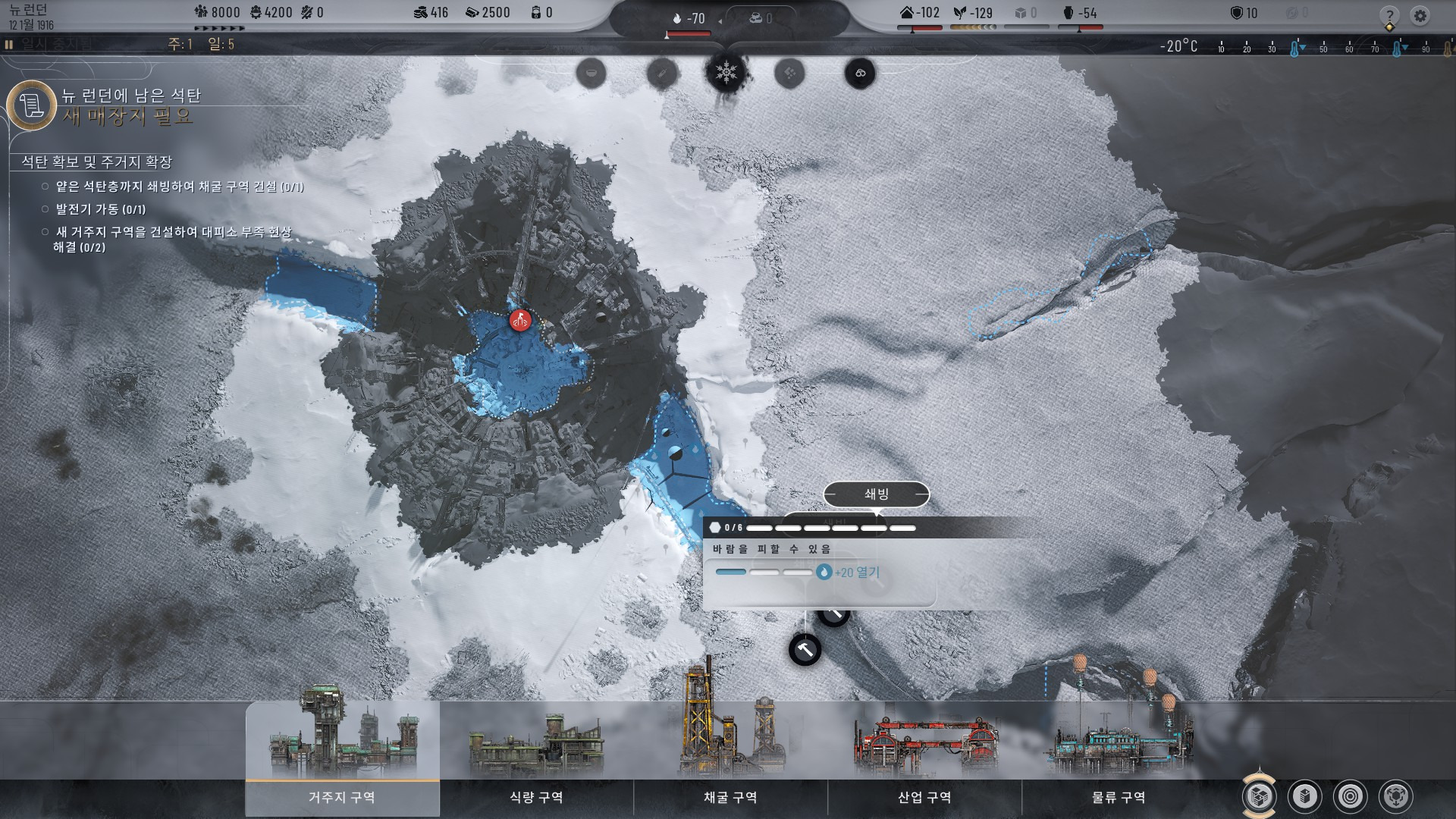Activate the concentric rings hub button
This screenshot has width=1456, height=819.
coord(1351,796)
